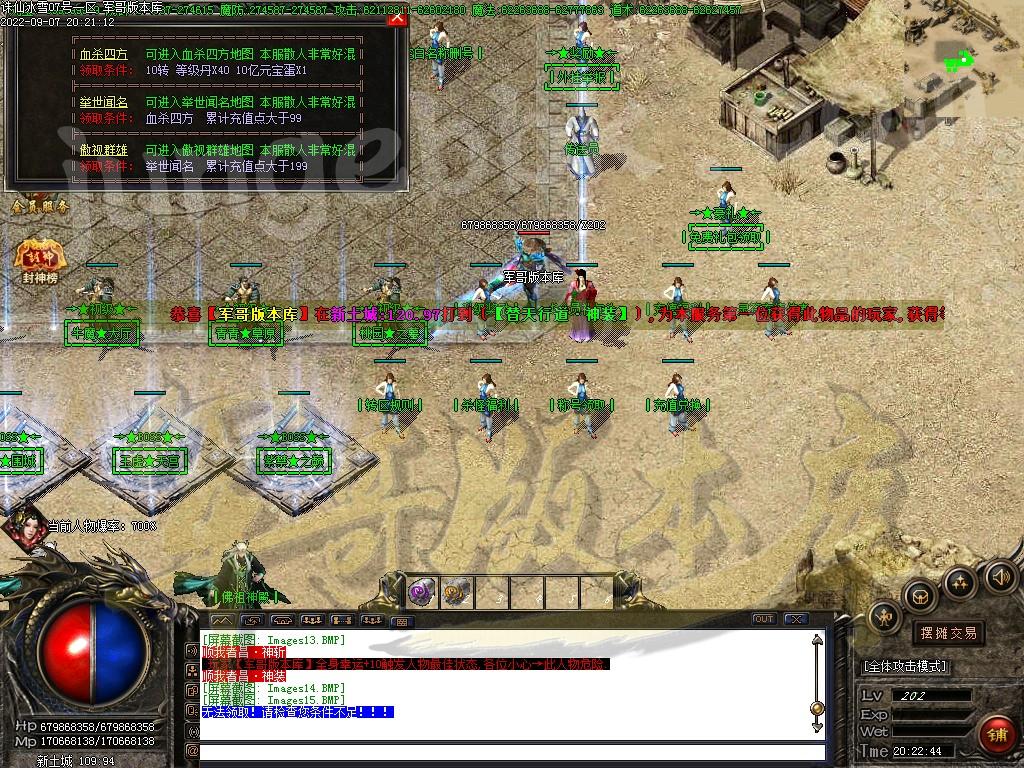Image resolution: width=1024 pixels, height=768 pixels.
Task: Select the 举世闻名 title link
Action: coord(103,102)
